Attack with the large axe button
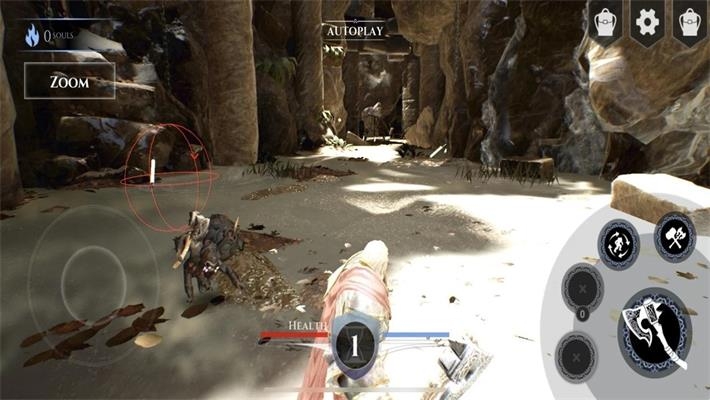Image resolution: width=710 pixels, height=400 pixels. (654, 331)
